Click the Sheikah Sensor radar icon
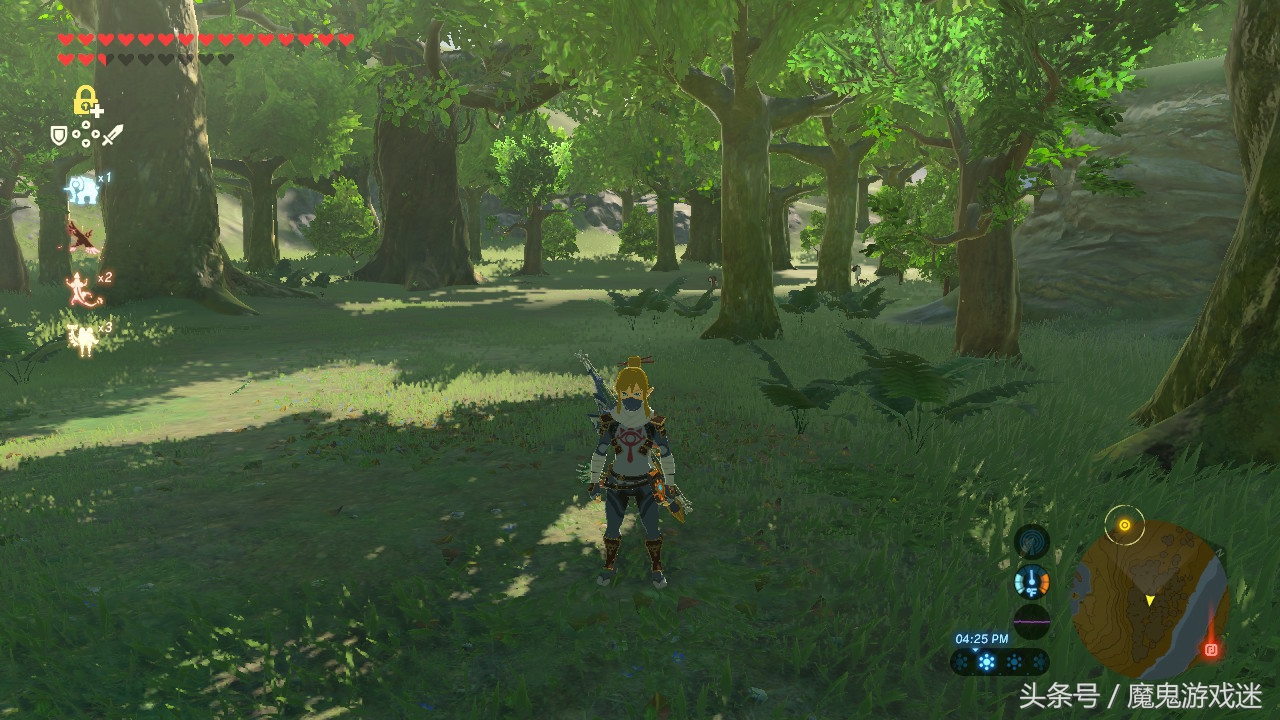This screenshot has height=720, width=1280. [x=1032, y=543]
